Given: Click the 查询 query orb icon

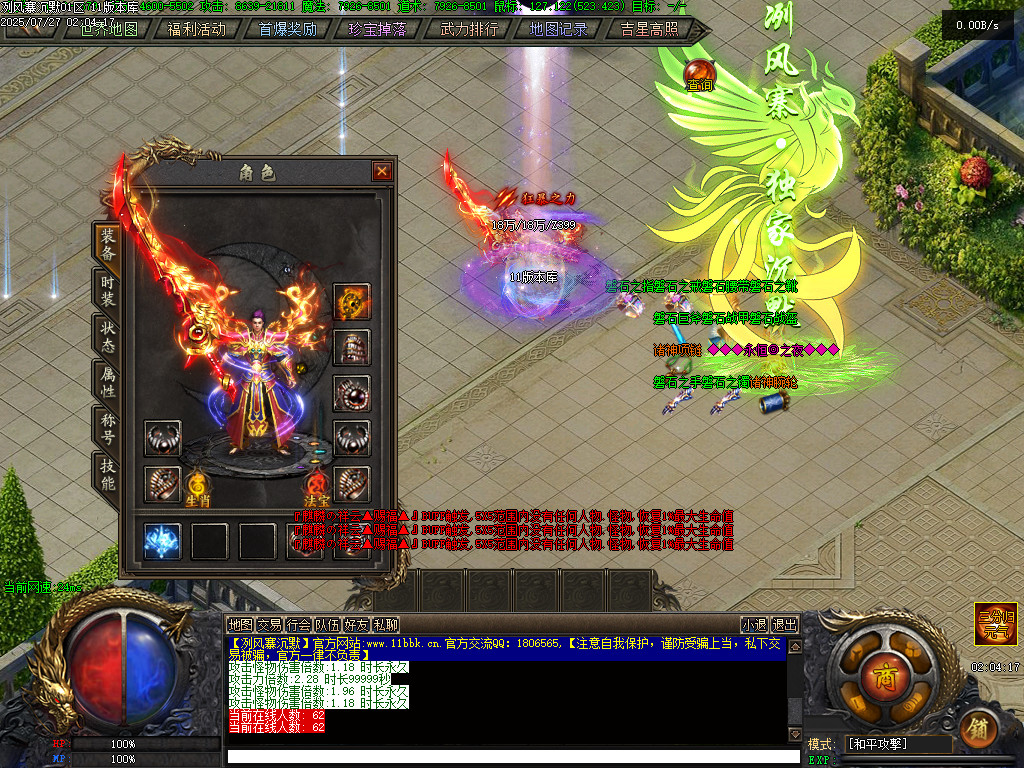Looking at the screenshot, I should pos(699,73).
